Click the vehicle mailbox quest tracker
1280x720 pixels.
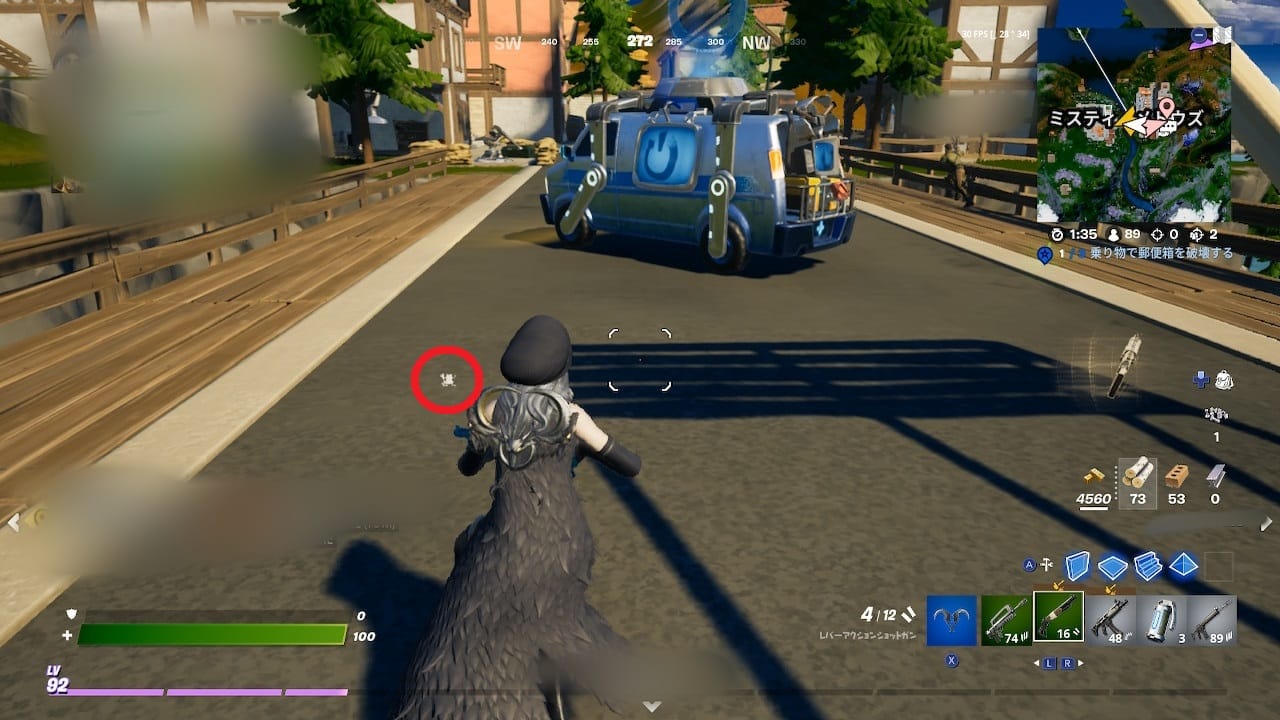(1140, 254)
